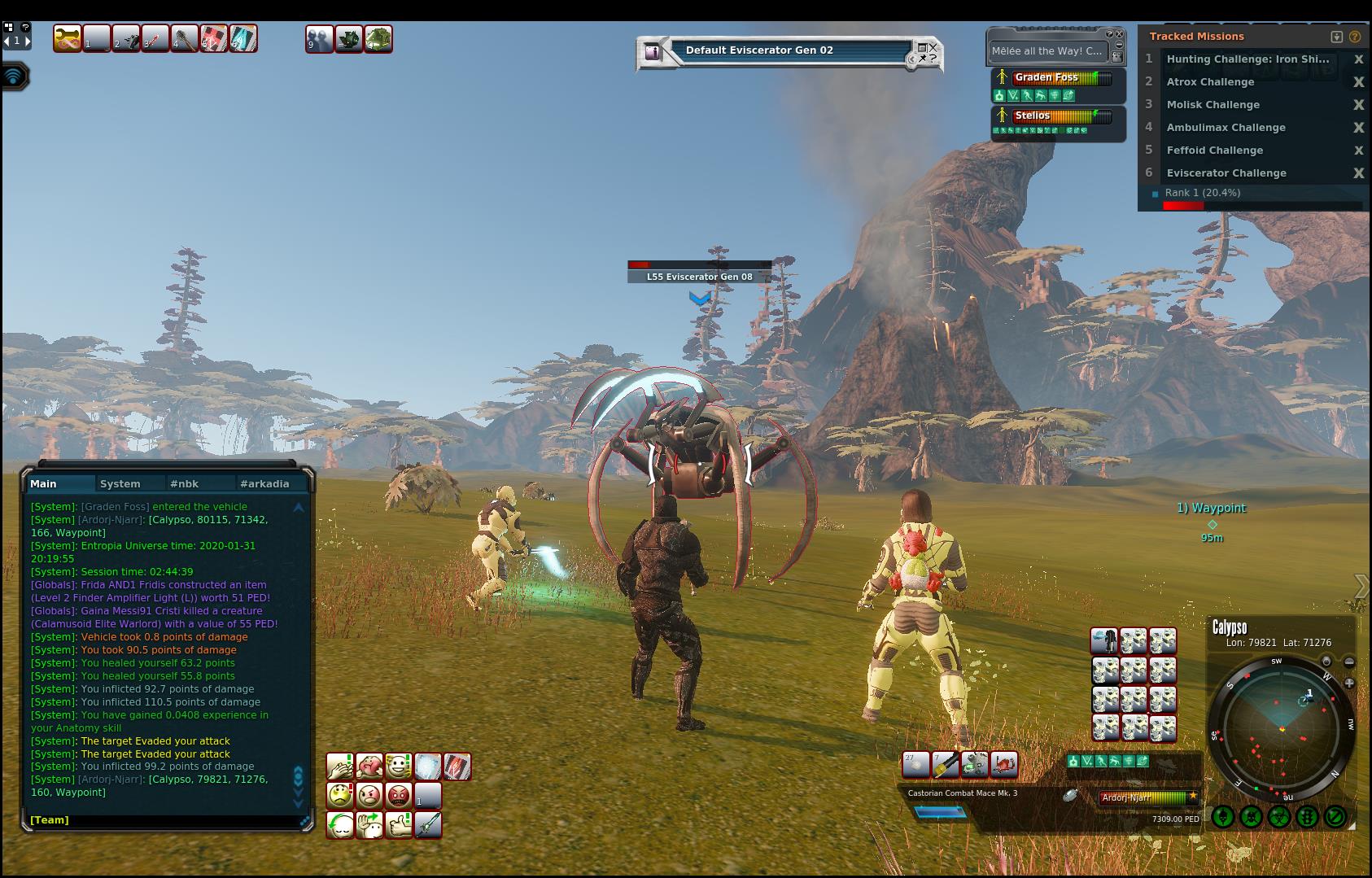Click the wrench and infinity hotbar icon
This screenshot has height=878, width=1372.
pos(68,38)
